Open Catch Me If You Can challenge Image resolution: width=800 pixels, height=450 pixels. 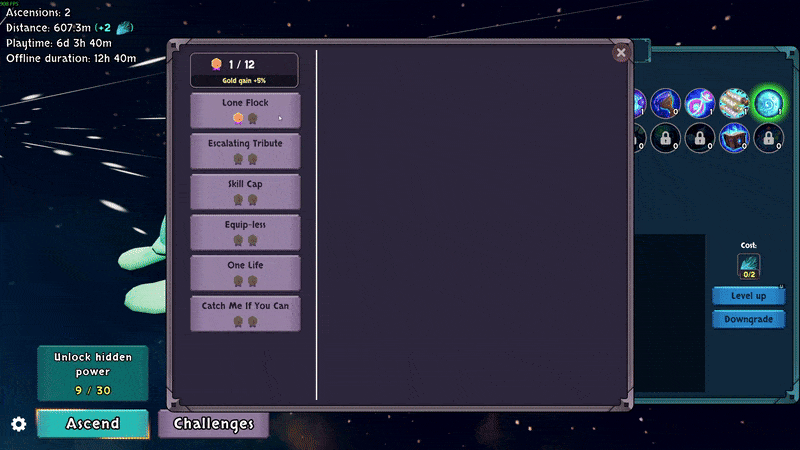(x=245, y=313)
